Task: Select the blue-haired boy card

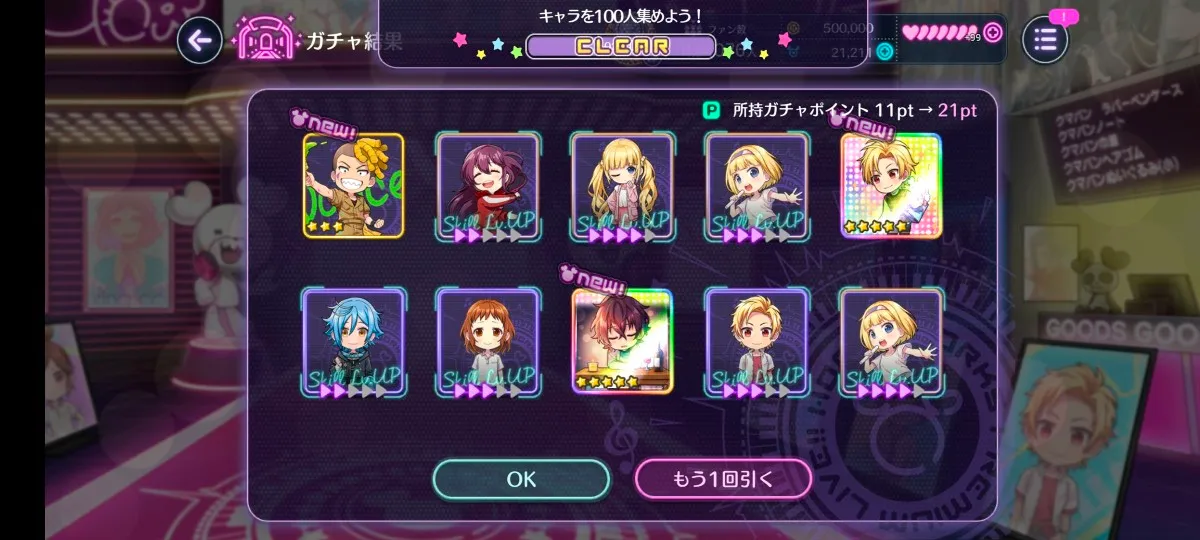Action: coord(354,342)
